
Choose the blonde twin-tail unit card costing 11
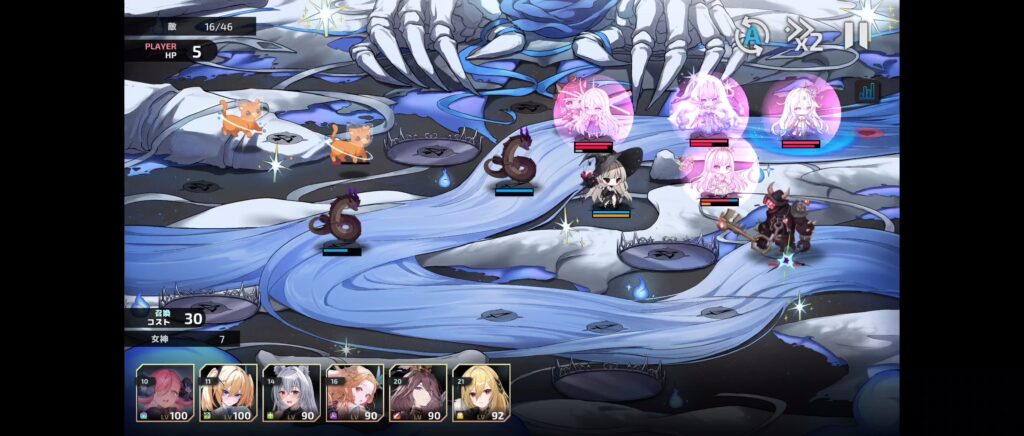click(x=228, y=393)
